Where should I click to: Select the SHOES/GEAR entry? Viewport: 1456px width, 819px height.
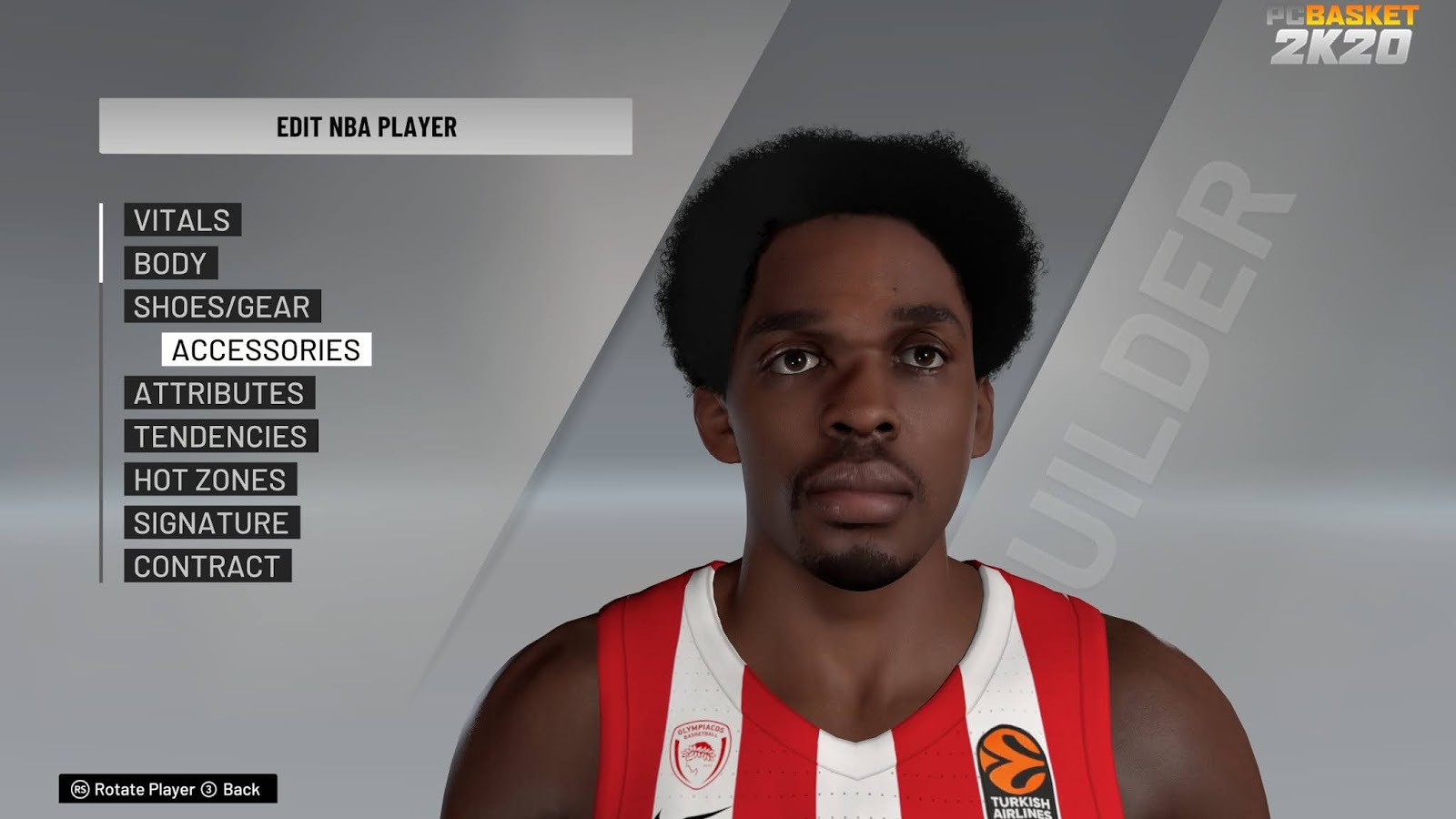[x=221, y=307]
